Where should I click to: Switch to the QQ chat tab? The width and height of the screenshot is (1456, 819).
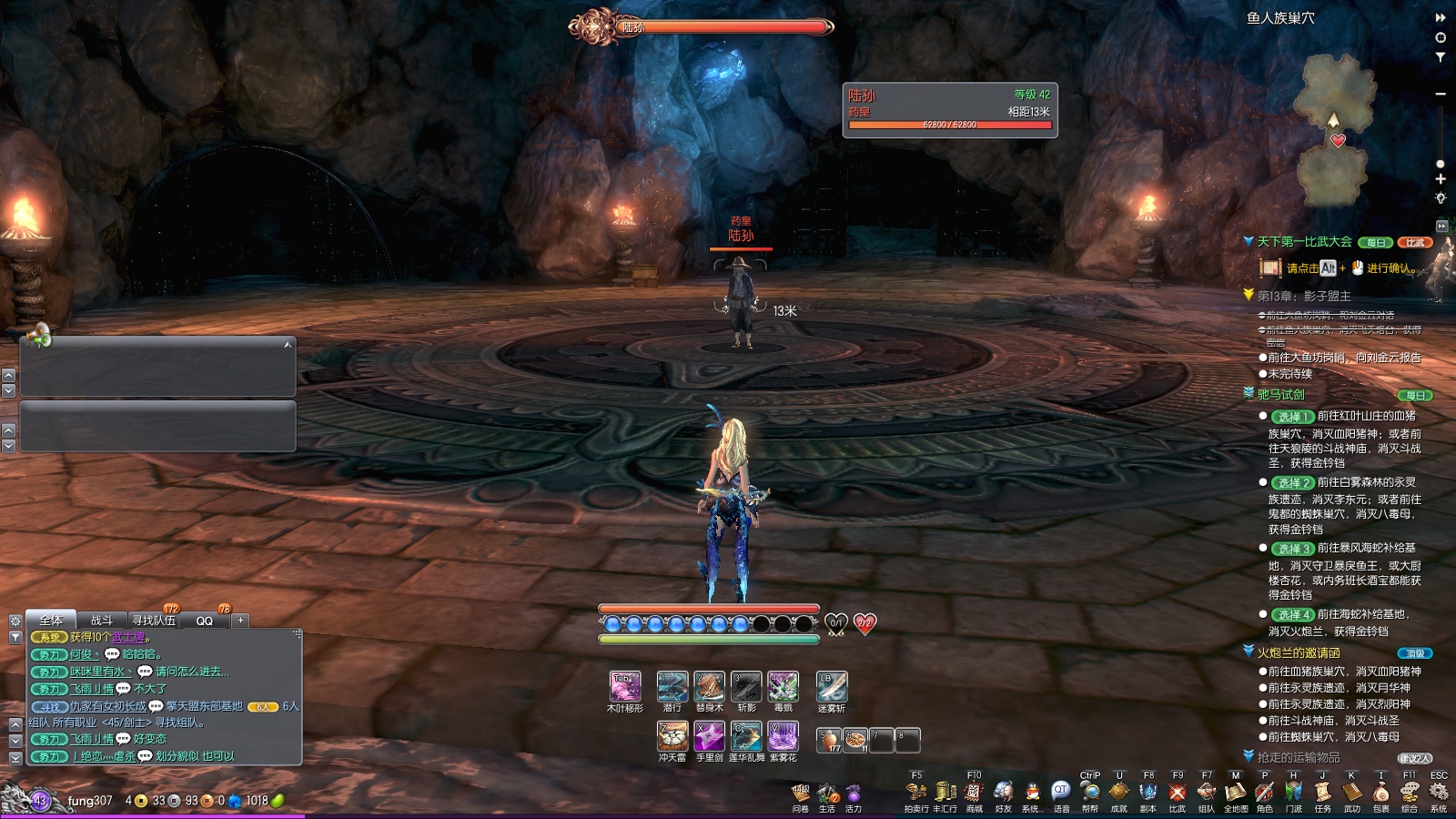click(x=205, y=621)
